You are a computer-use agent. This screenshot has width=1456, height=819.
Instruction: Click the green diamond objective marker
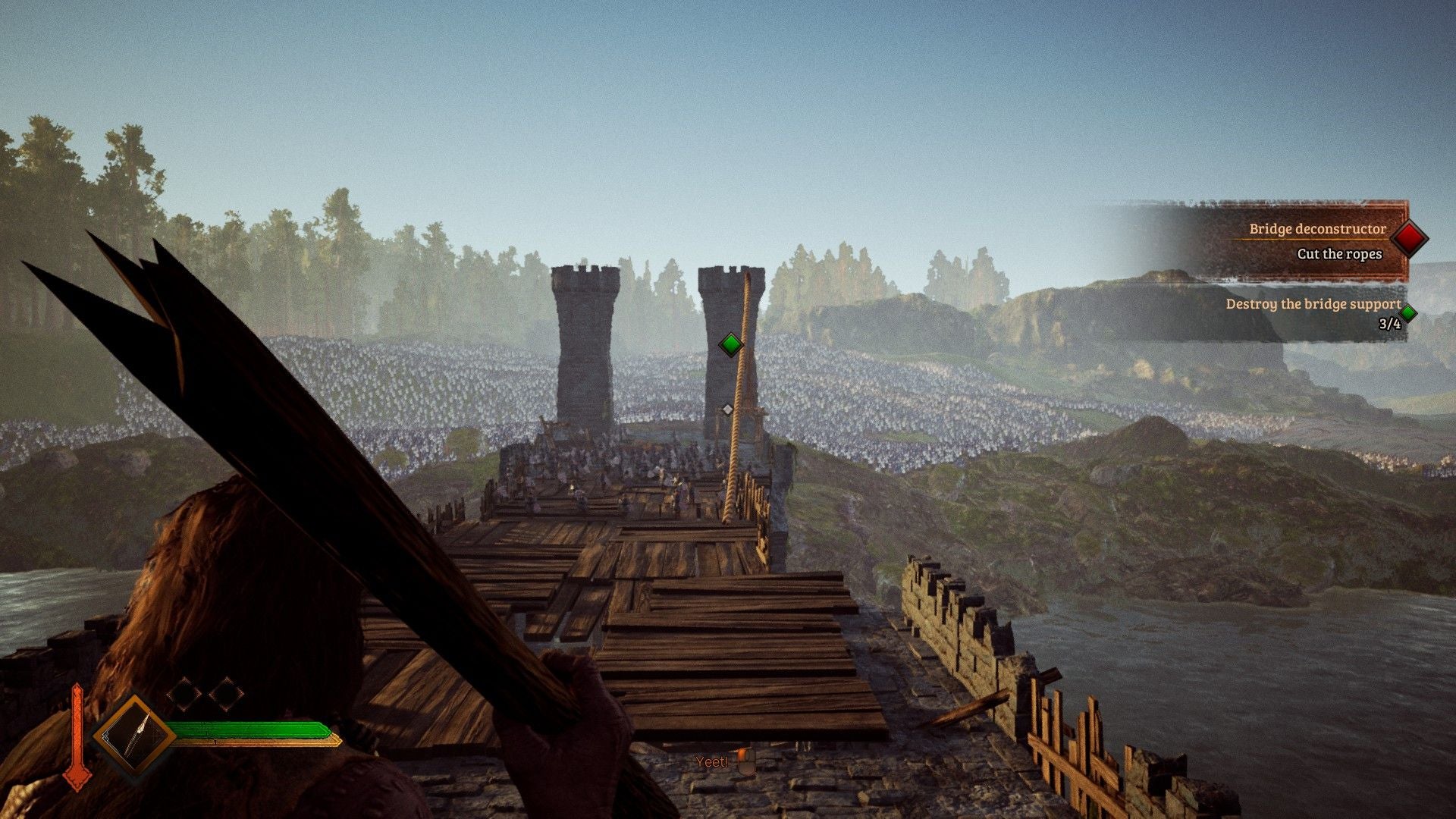[x=730, y=344]
